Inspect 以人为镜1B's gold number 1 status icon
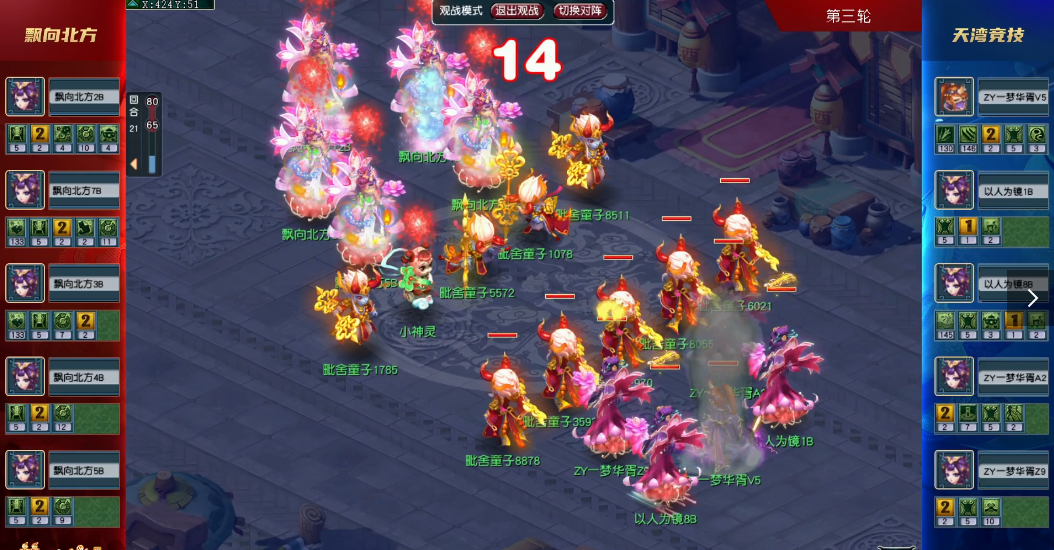Viewport: 1054px width, 550px height. [x=967, y=227]
